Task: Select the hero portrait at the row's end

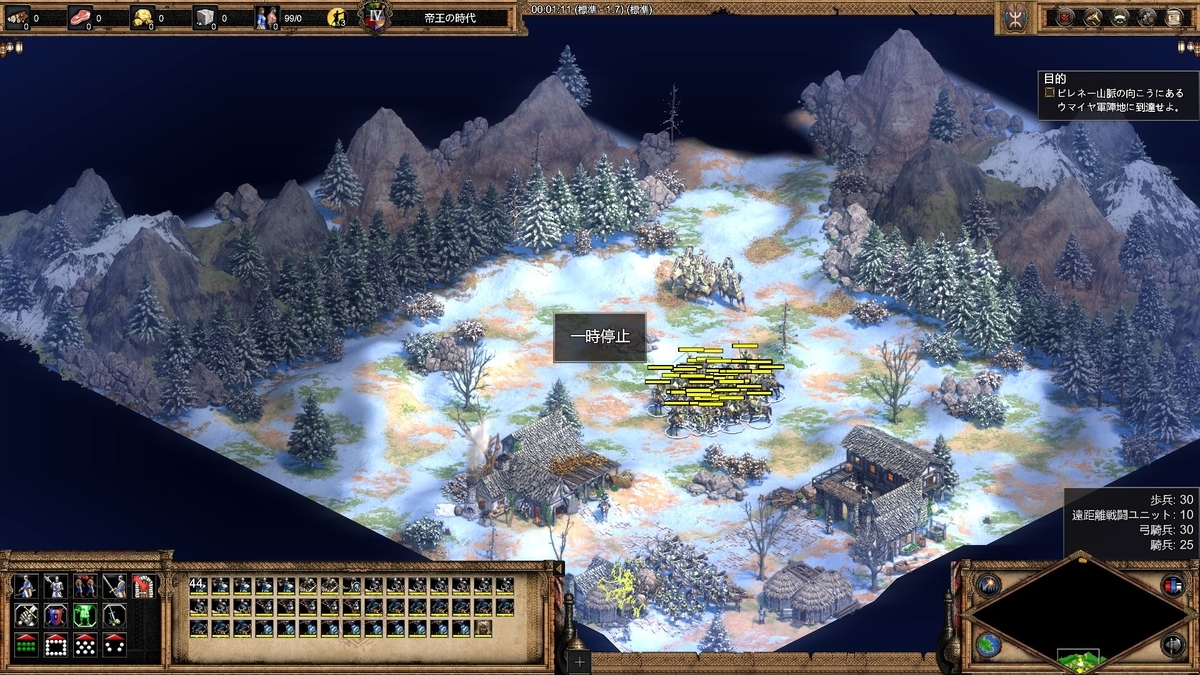Action: click(x=484, y=628)
